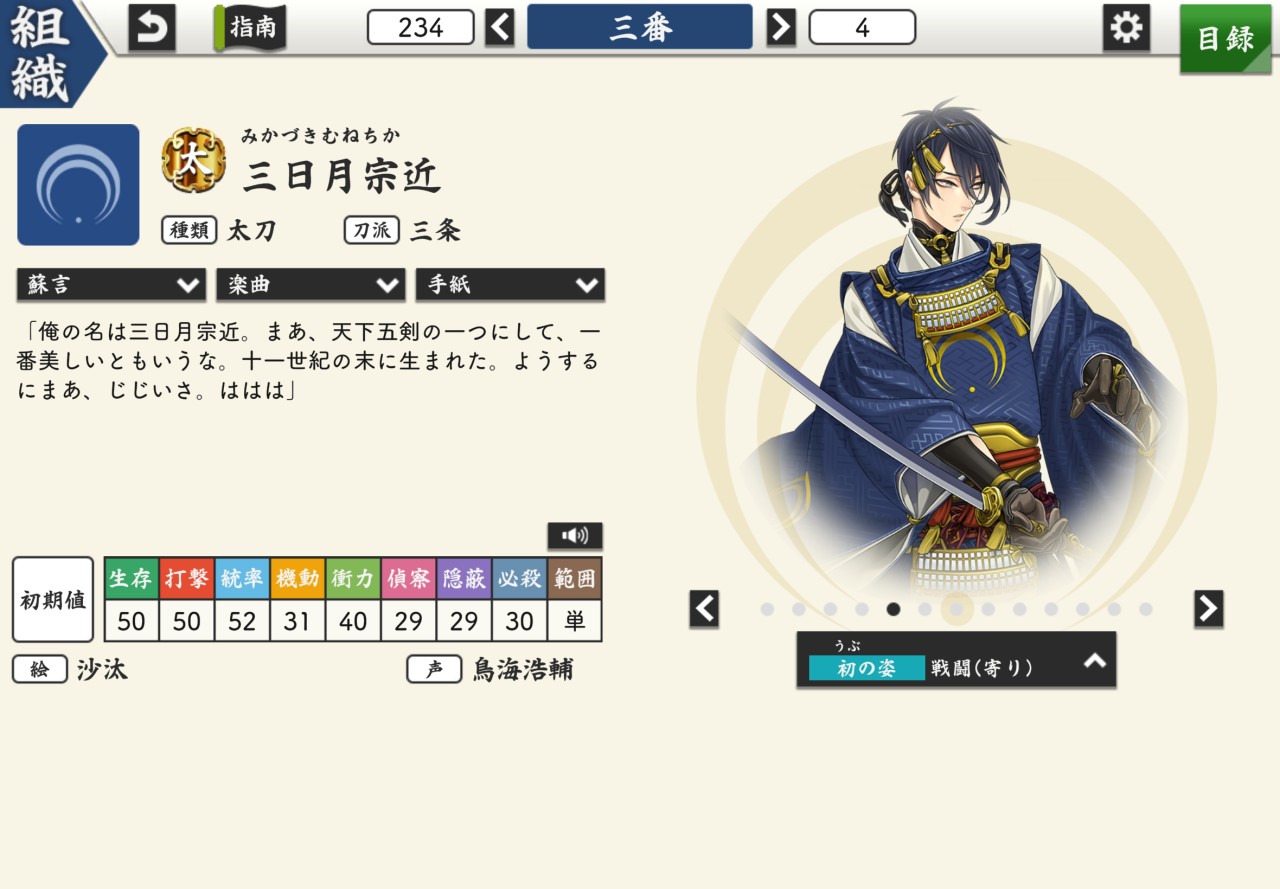Go to previous sword entry in top bar
The height and width of the screenshot is (889, 1280).
coord(500,27)
